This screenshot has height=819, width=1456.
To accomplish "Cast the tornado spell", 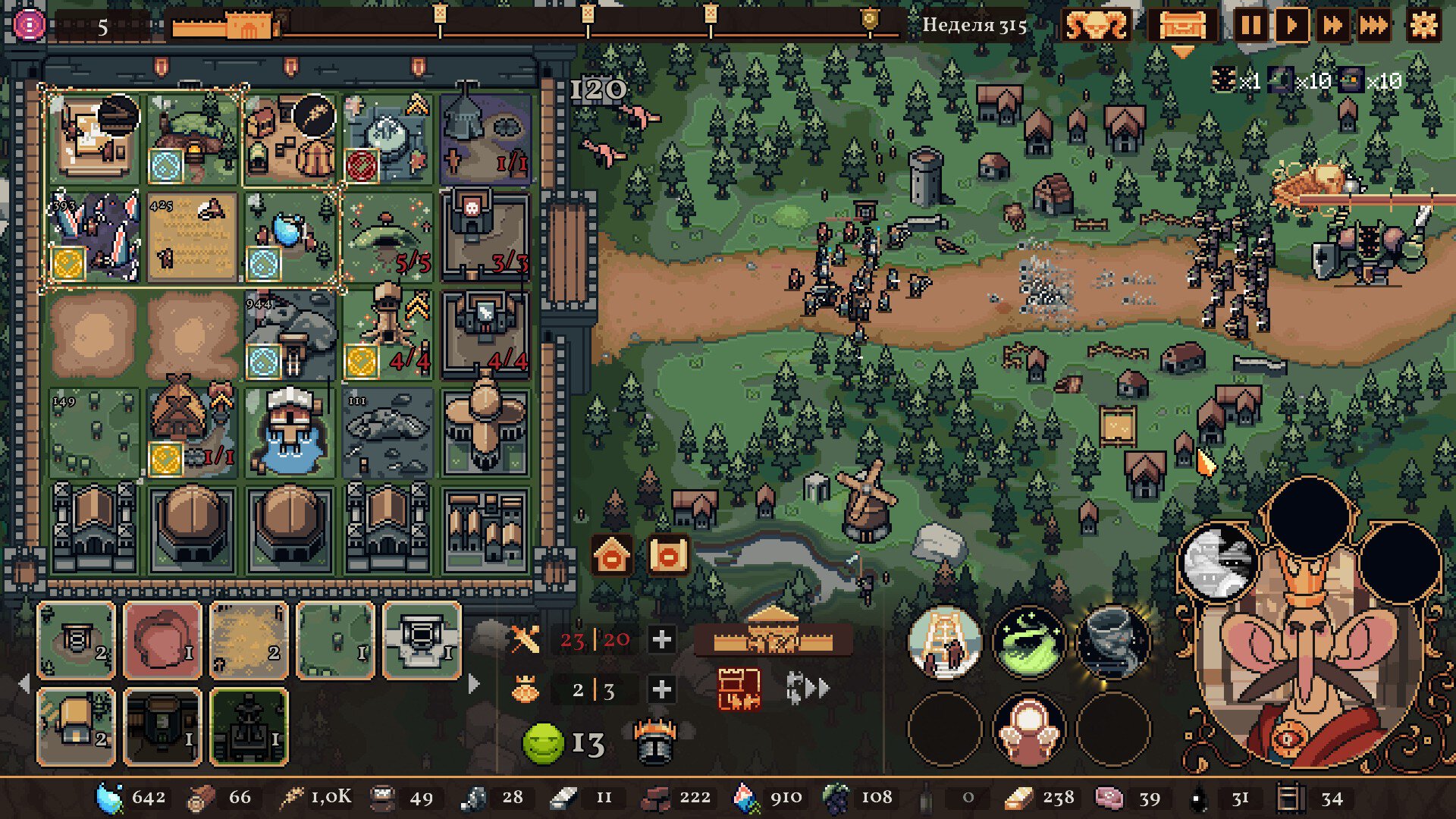I will pyautogui.click(x=1112, y=642).
